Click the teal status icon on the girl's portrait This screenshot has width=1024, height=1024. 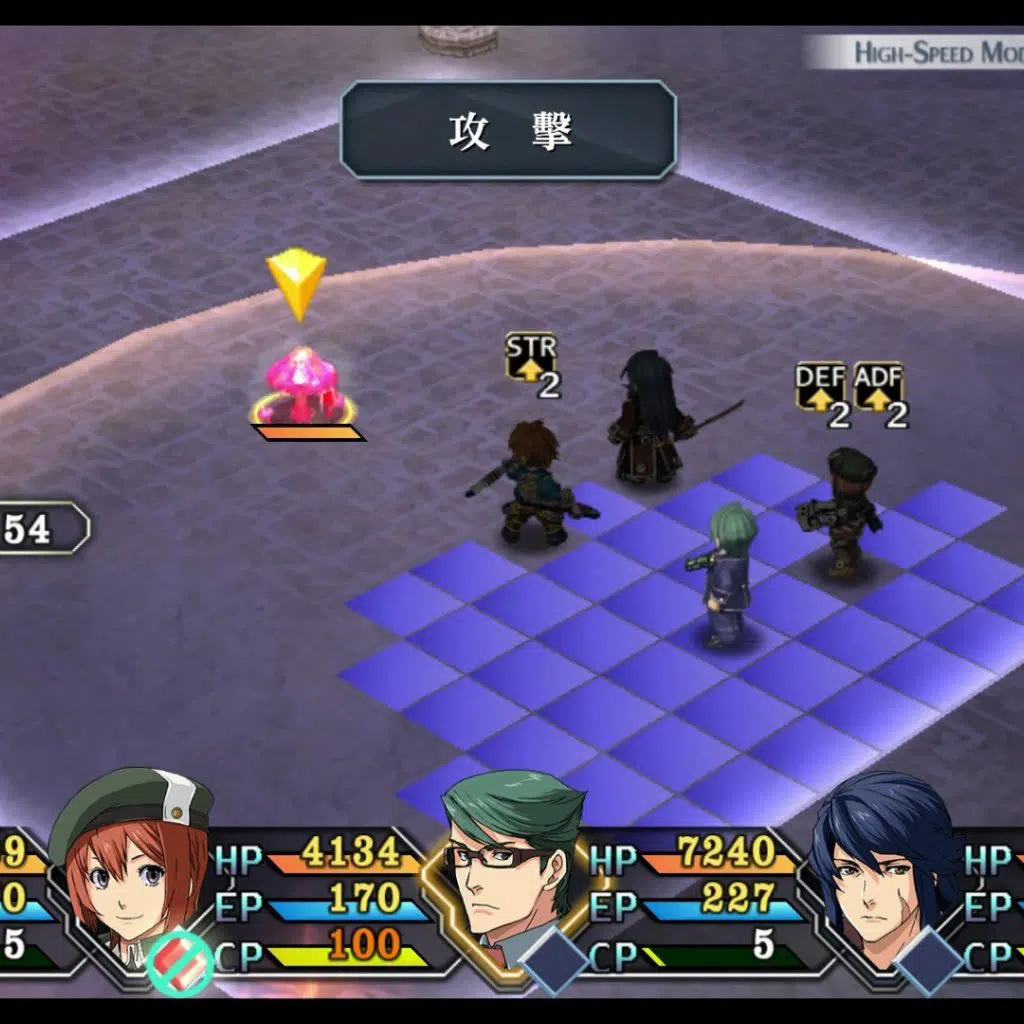(x=181, y=963)
